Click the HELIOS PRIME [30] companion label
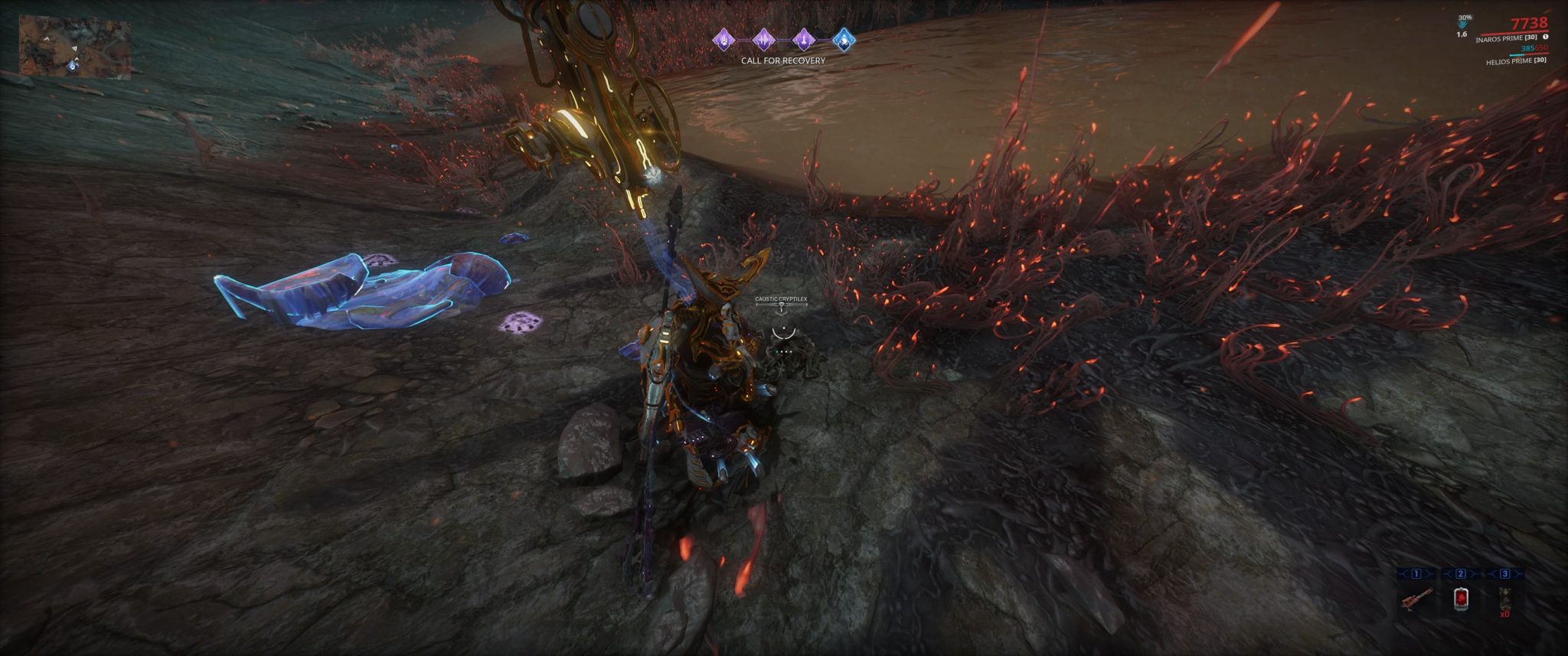 click(x=1517, y=61)
